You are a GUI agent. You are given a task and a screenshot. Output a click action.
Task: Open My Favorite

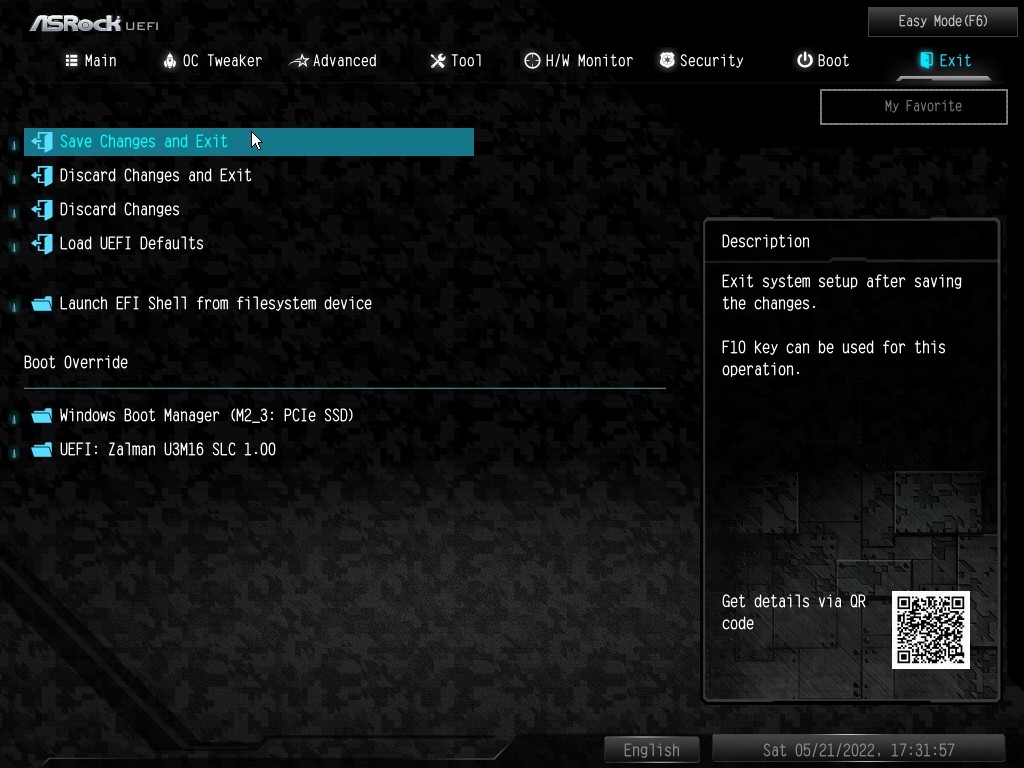[913, 106]
